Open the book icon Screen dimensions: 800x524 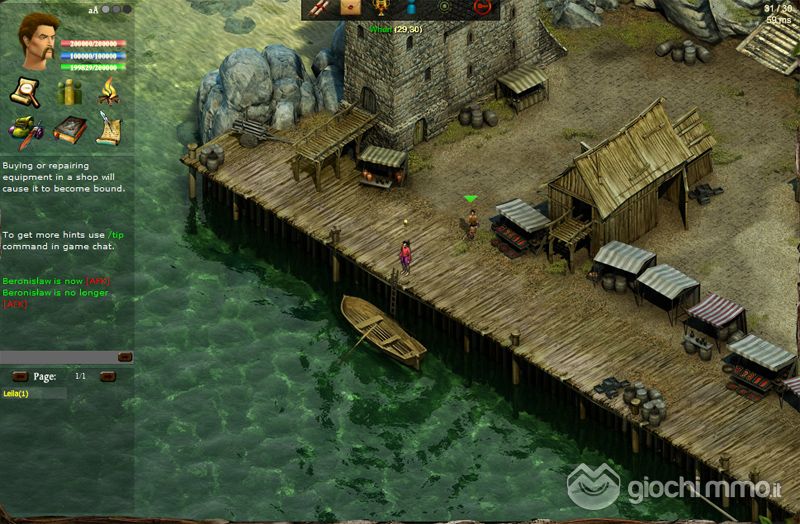[x=68, y=130]
